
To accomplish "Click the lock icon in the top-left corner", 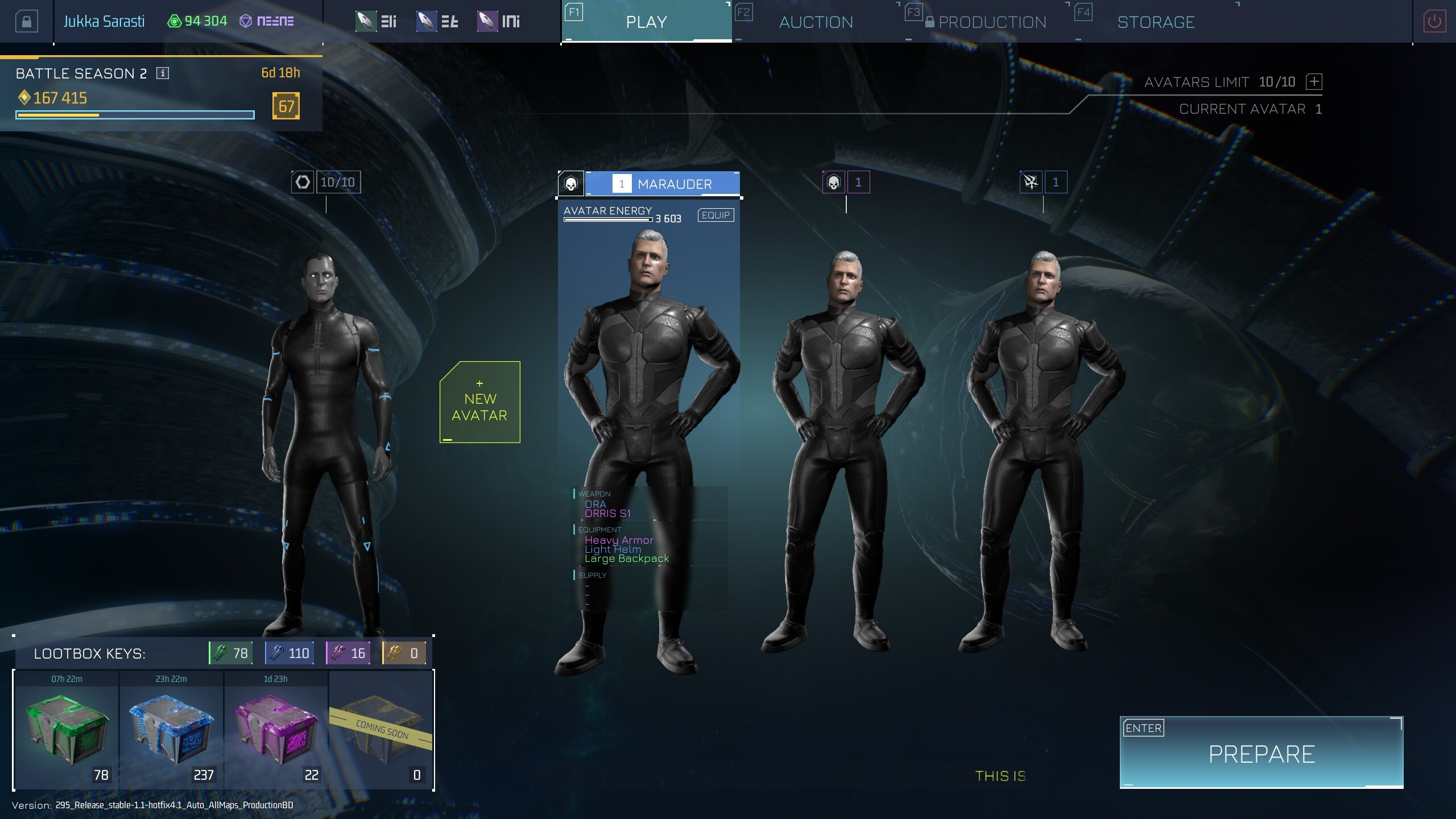I will coord(27,20).
